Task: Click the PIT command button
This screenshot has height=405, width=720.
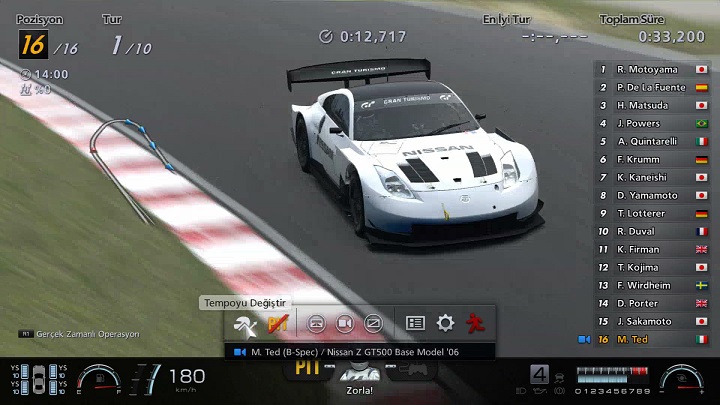Action: point(306,368)
